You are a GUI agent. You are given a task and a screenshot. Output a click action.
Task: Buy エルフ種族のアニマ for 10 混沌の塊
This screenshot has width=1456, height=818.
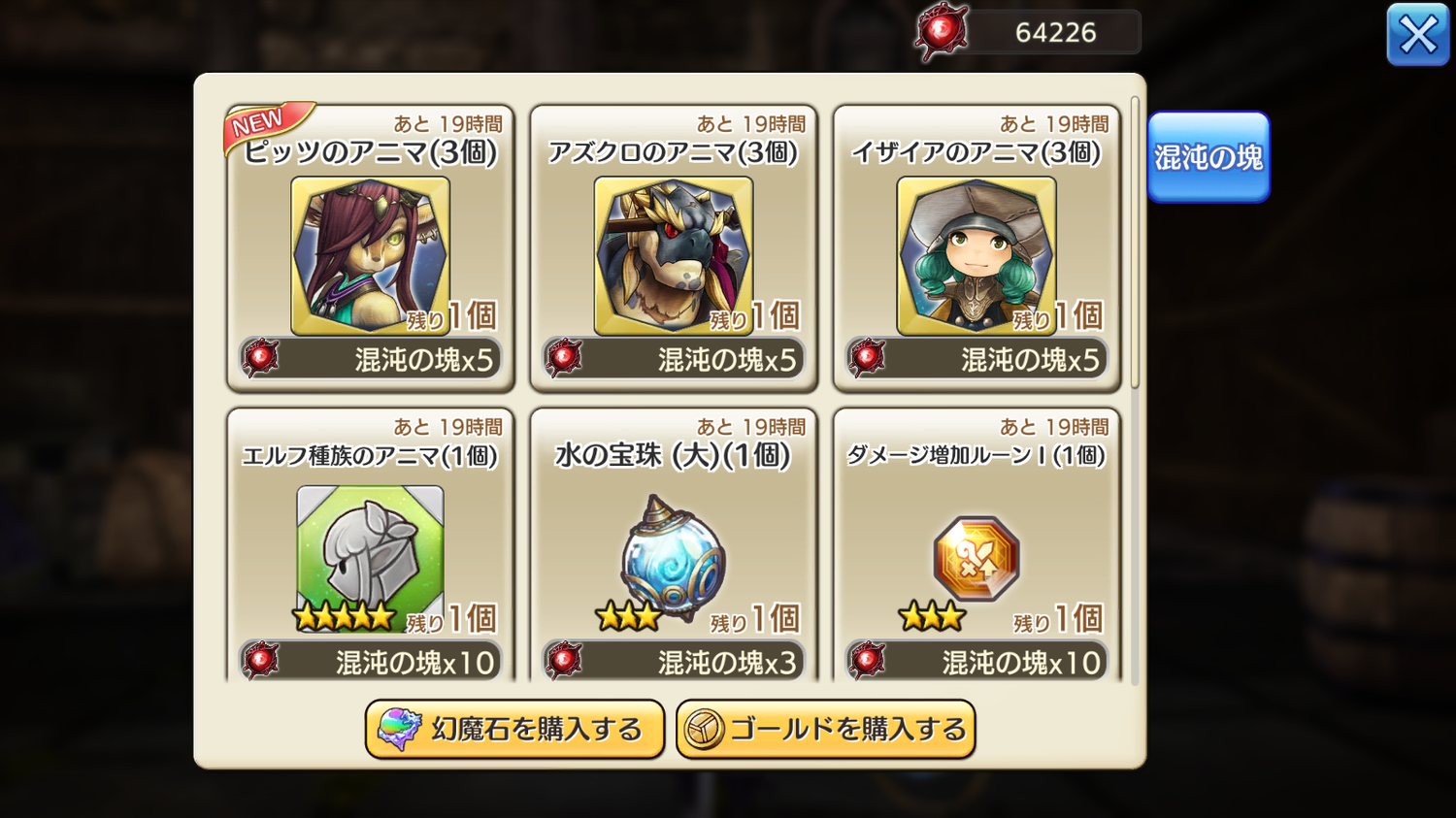click(371, 662)
